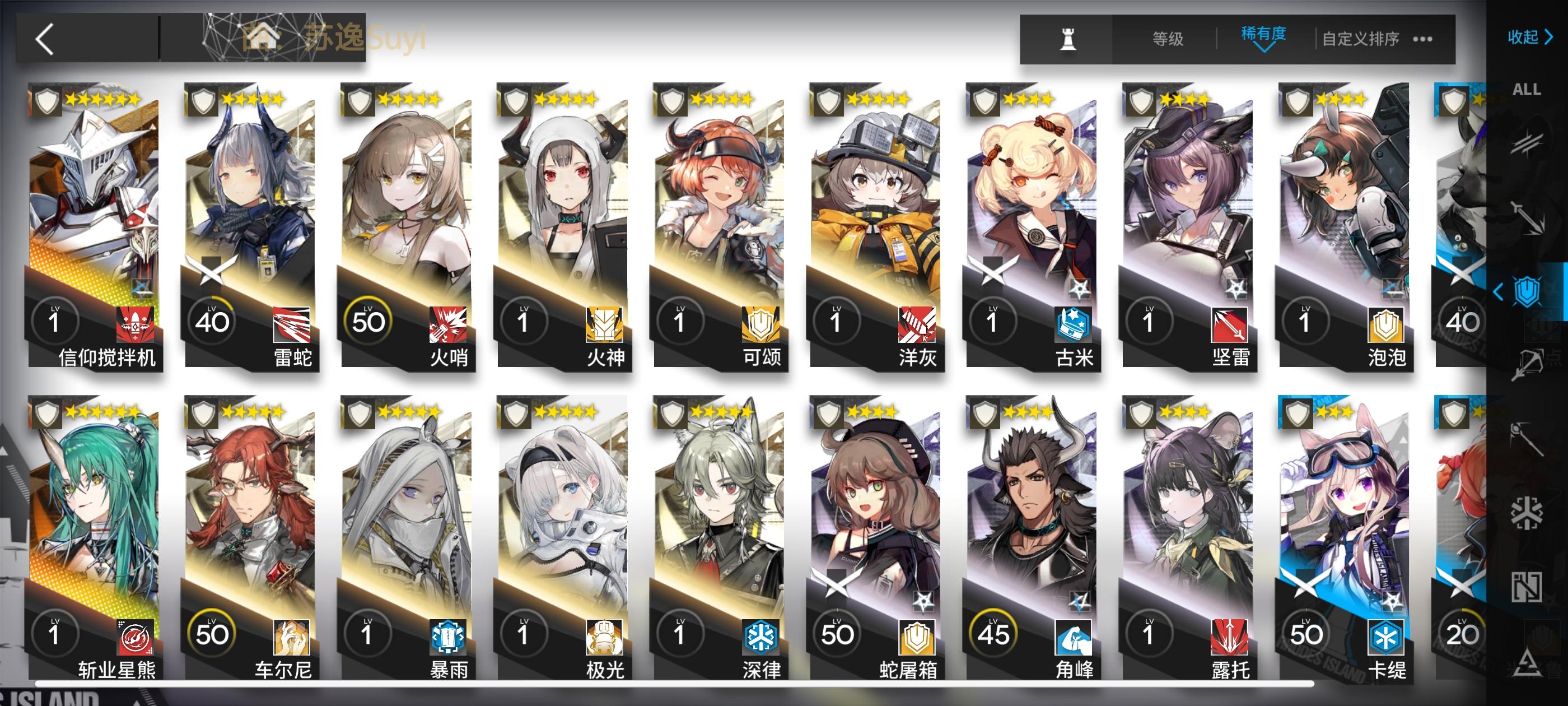This screenshot has height=706, width=1568.
Task: Select the ALL class filter
Action: click(1529, 90)
